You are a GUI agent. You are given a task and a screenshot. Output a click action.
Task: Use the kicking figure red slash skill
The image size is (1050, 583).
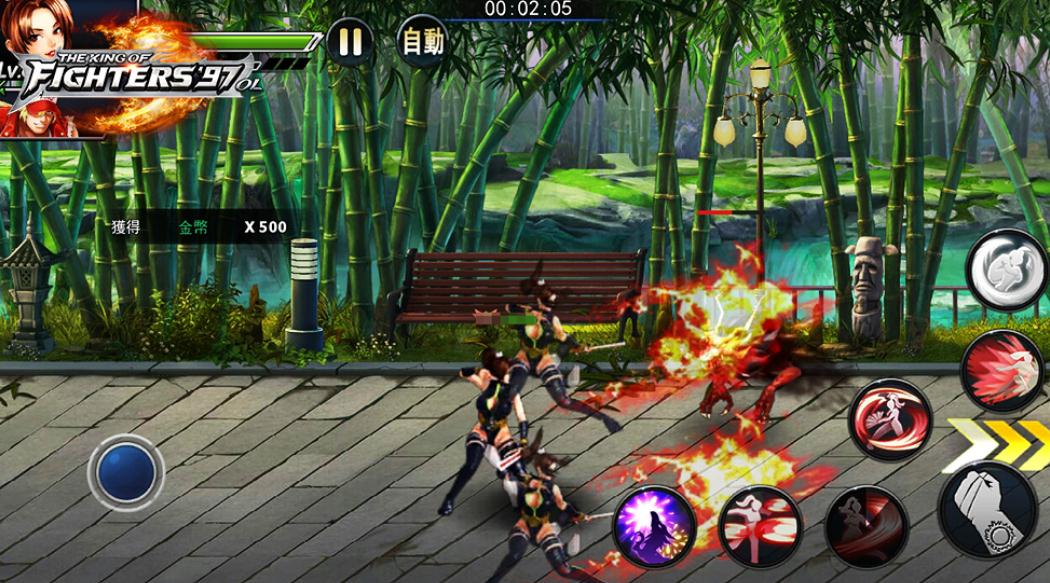[760, 526]
